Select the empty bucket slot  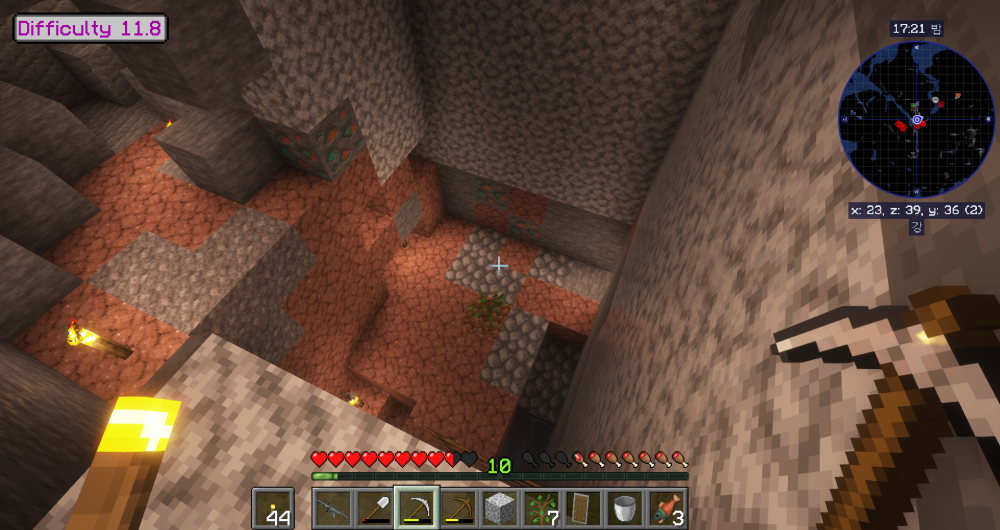click(625, 509)
